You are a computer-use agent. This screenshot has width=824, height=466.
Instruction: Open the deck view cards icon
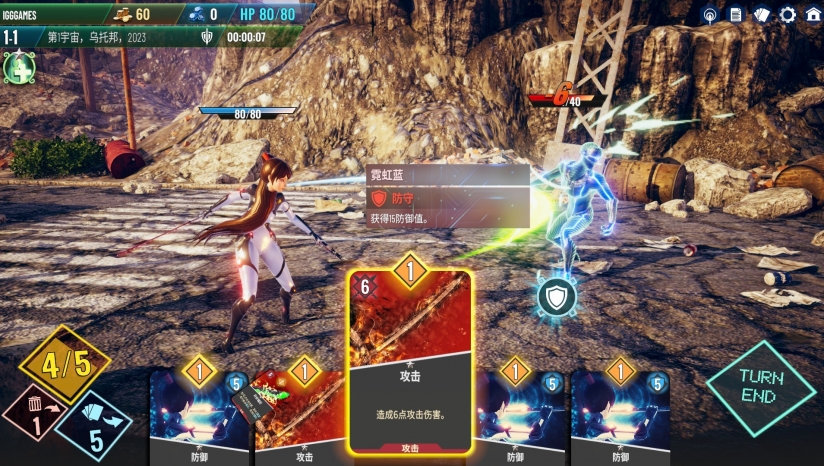(x=762, y=14)
